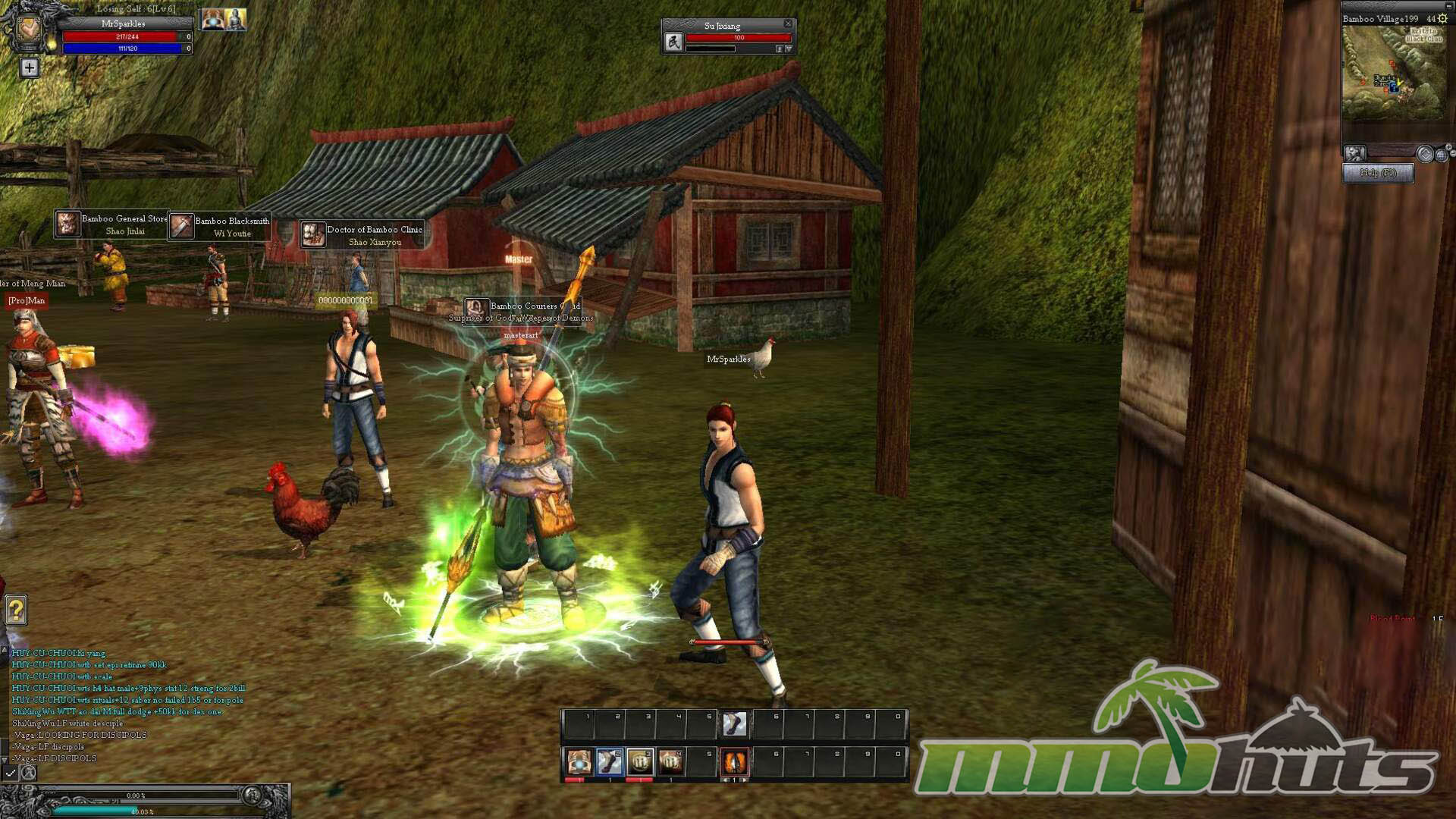Minimize the minimap panel

tap(1449, 6)
